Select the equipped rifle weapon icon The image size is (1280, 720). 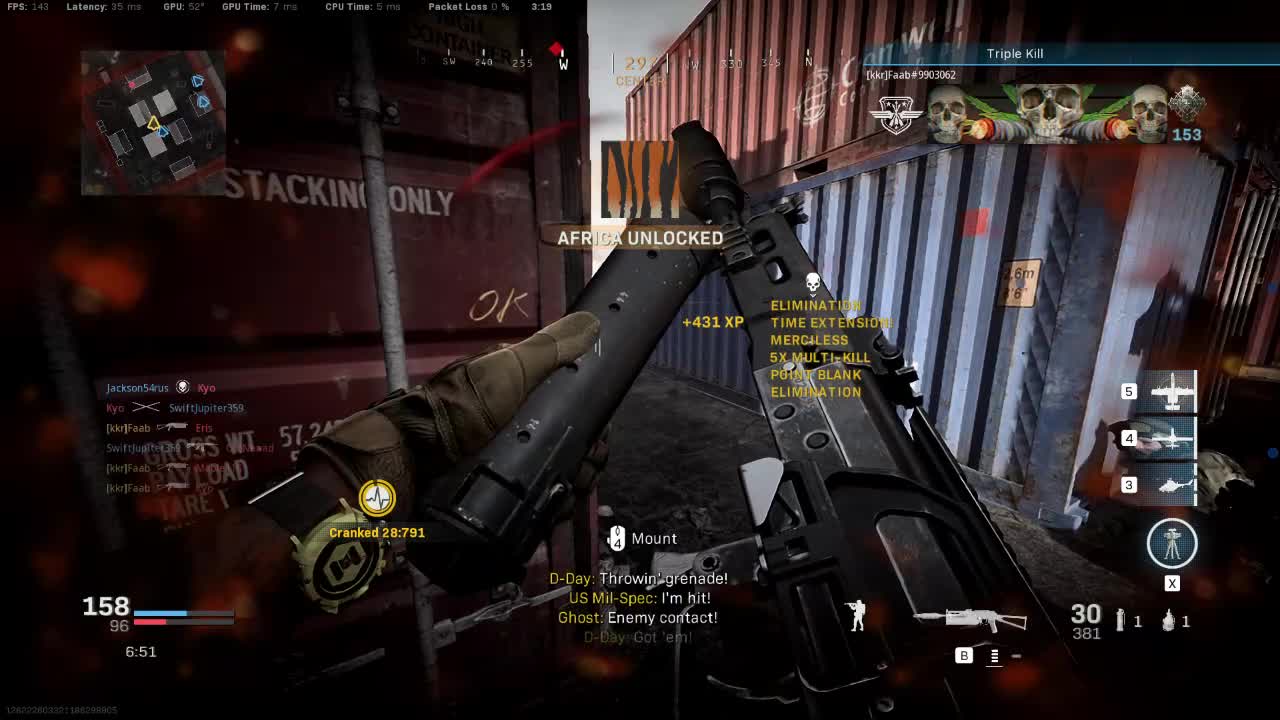pyautogui.click(x=969, y=620)
